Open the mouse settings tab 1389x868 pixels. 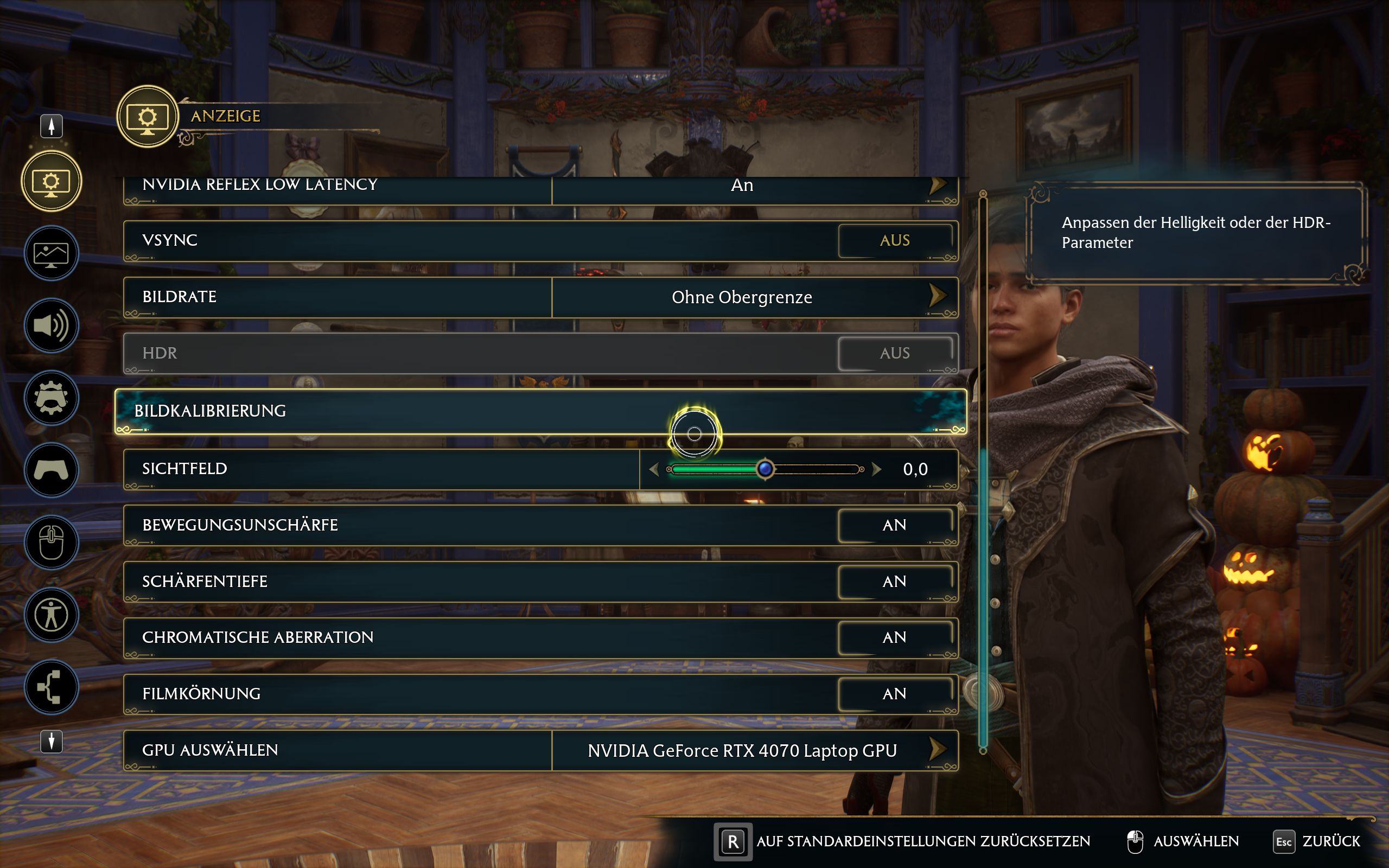pos(51,542)
